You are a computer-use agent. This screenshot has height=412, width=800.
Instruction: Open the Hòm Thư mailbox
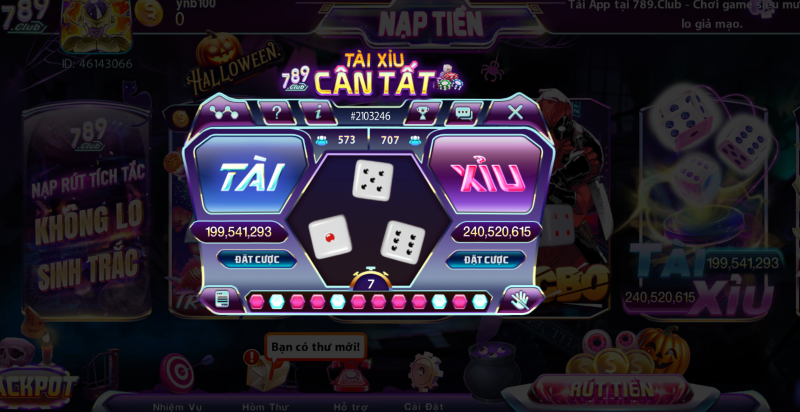[x=264, y=377]
